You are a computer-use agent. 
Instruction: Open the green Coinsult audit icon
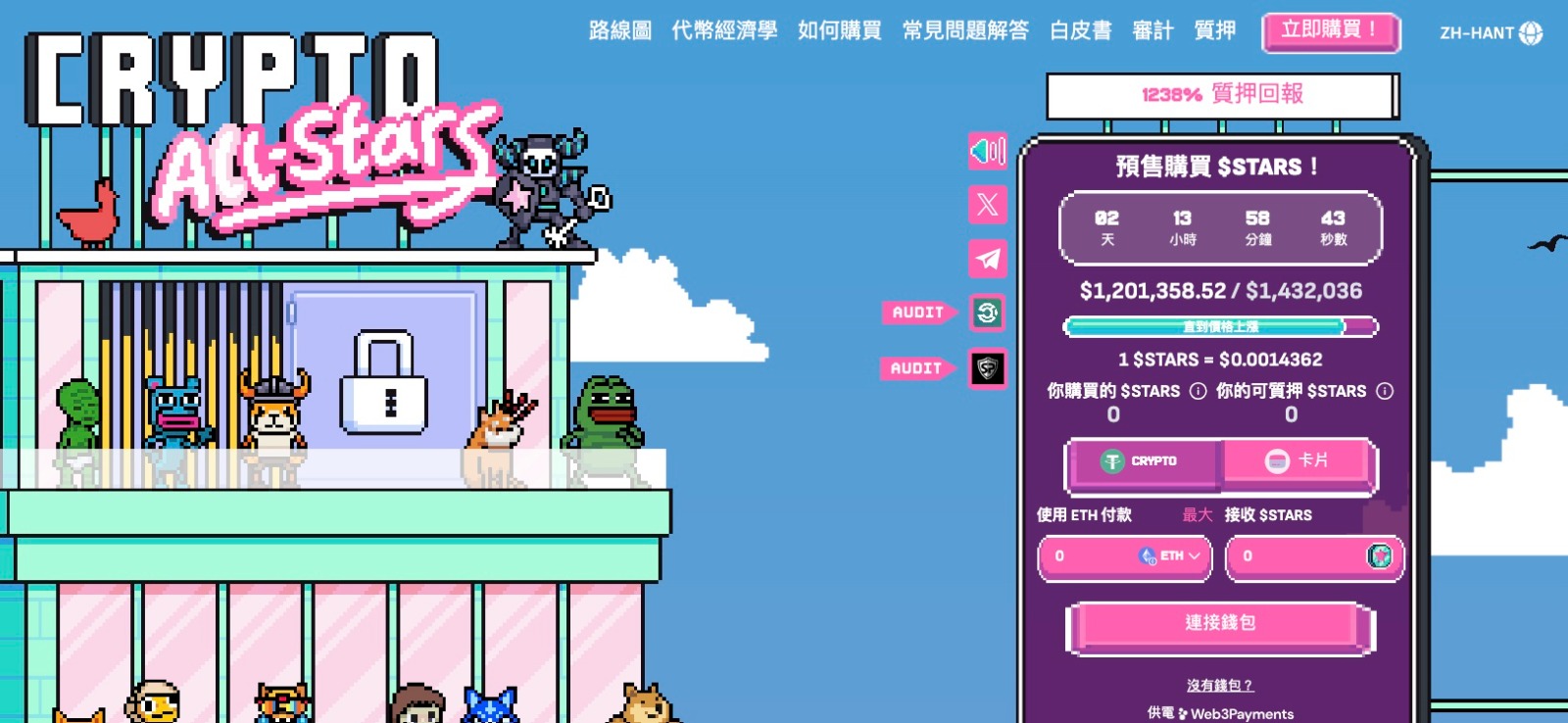point(988,313)
